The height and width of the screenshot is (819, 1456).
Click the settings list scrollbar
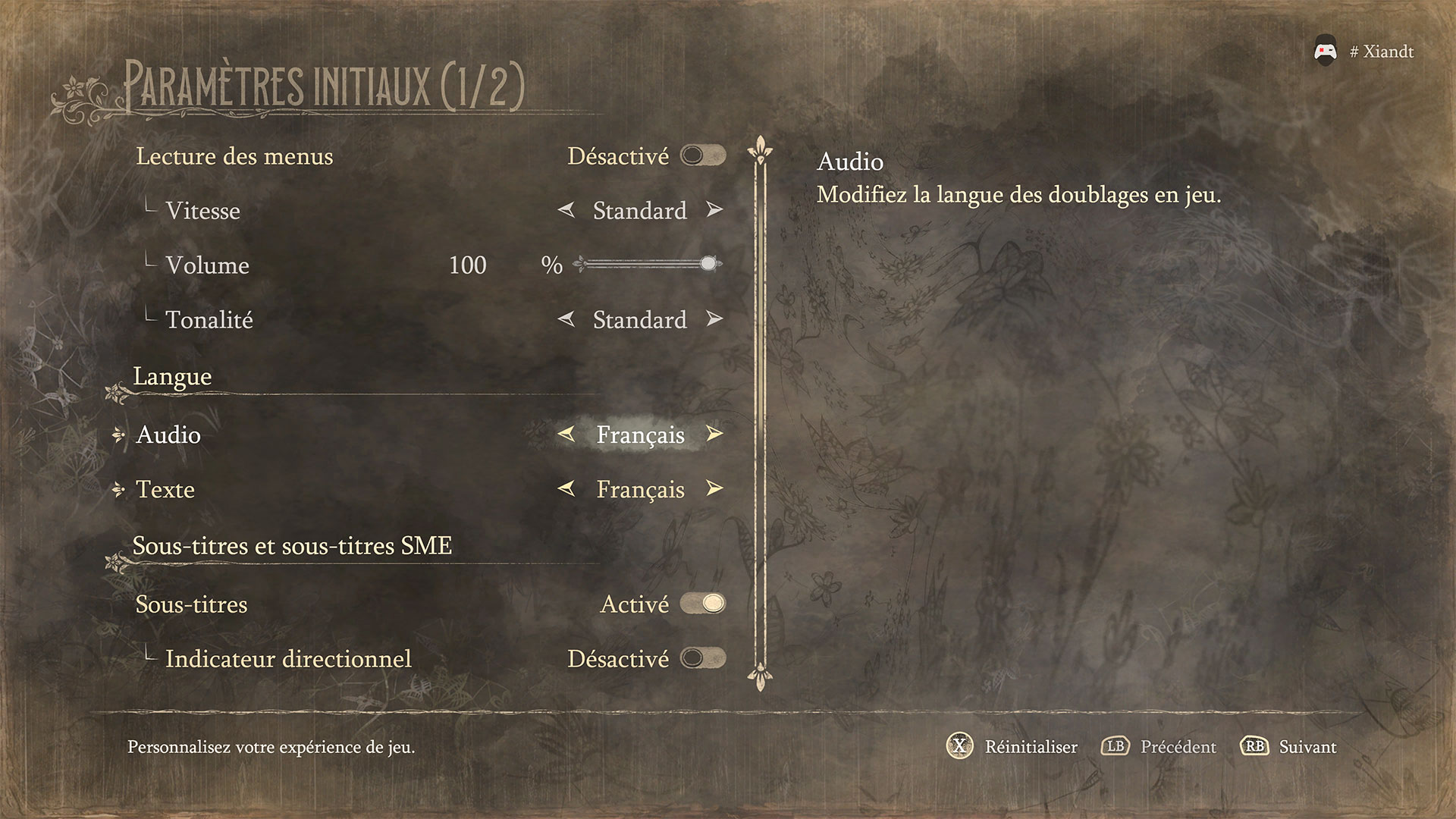click(760, 413)
